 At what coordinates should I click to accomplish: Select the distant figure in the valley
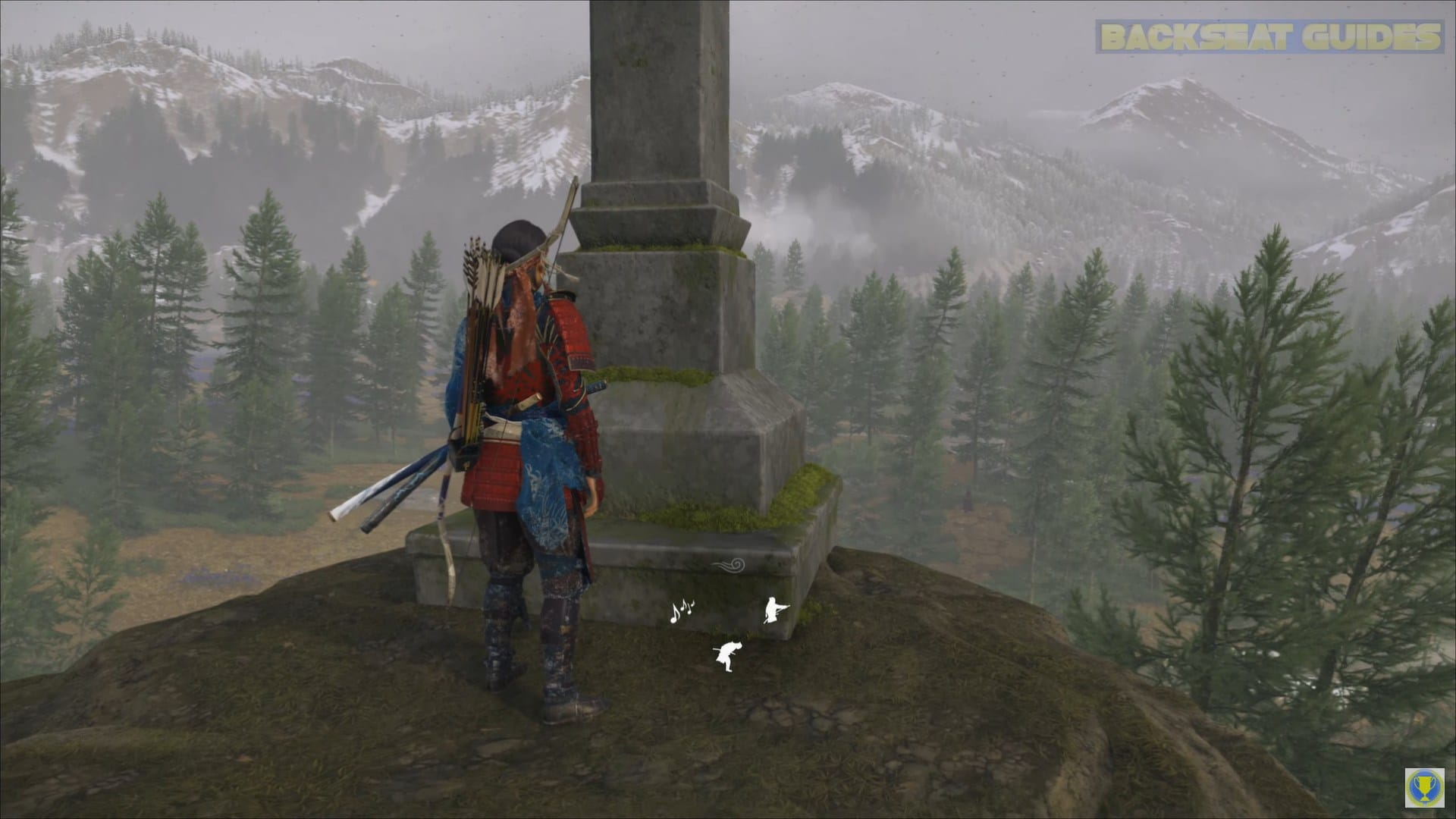tap(967, 500)
